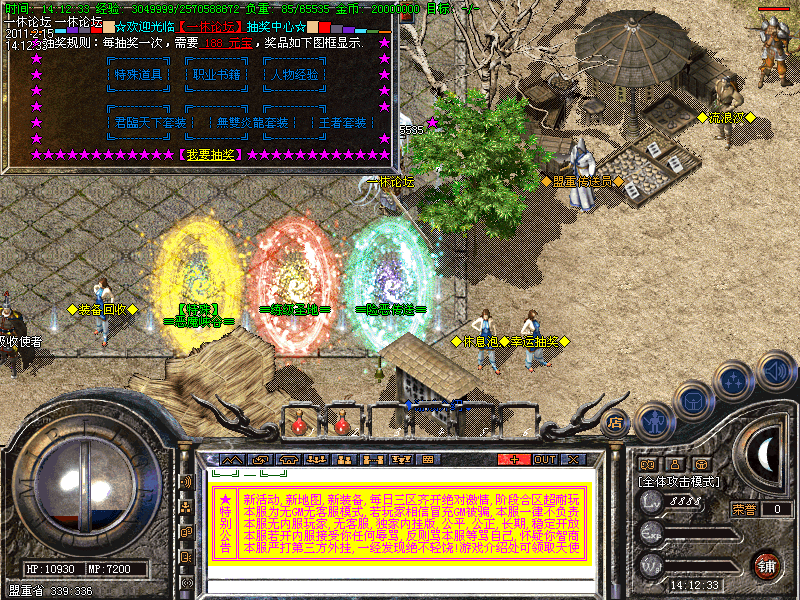Close the chat panel with the X button
Image resolution: width=800 pixels, height=600 pixels.
click(573, 459)
